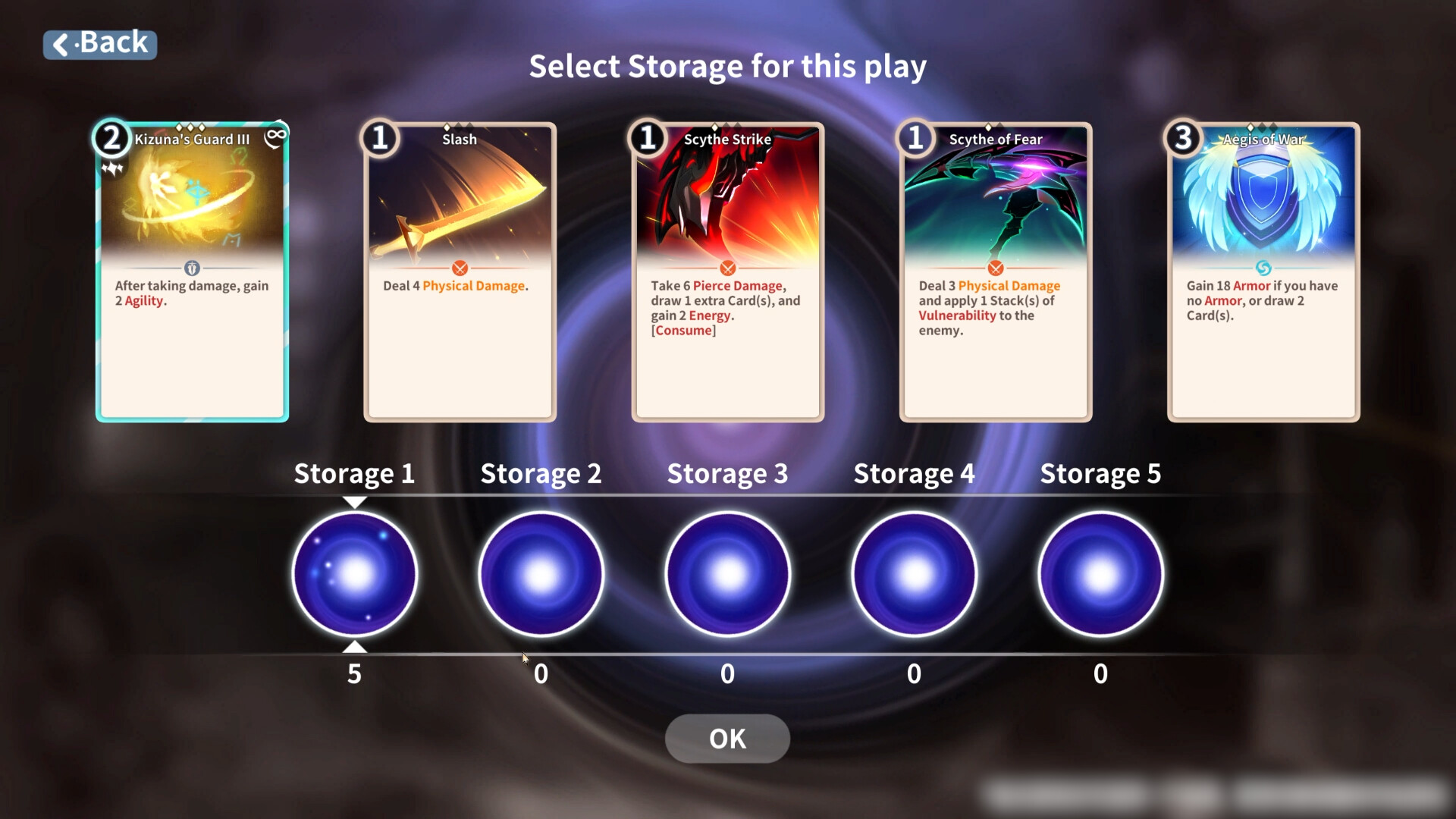Screen dimensions: 1456x819
Task: Confirm the selection with OK
Action: coord(726,738)
